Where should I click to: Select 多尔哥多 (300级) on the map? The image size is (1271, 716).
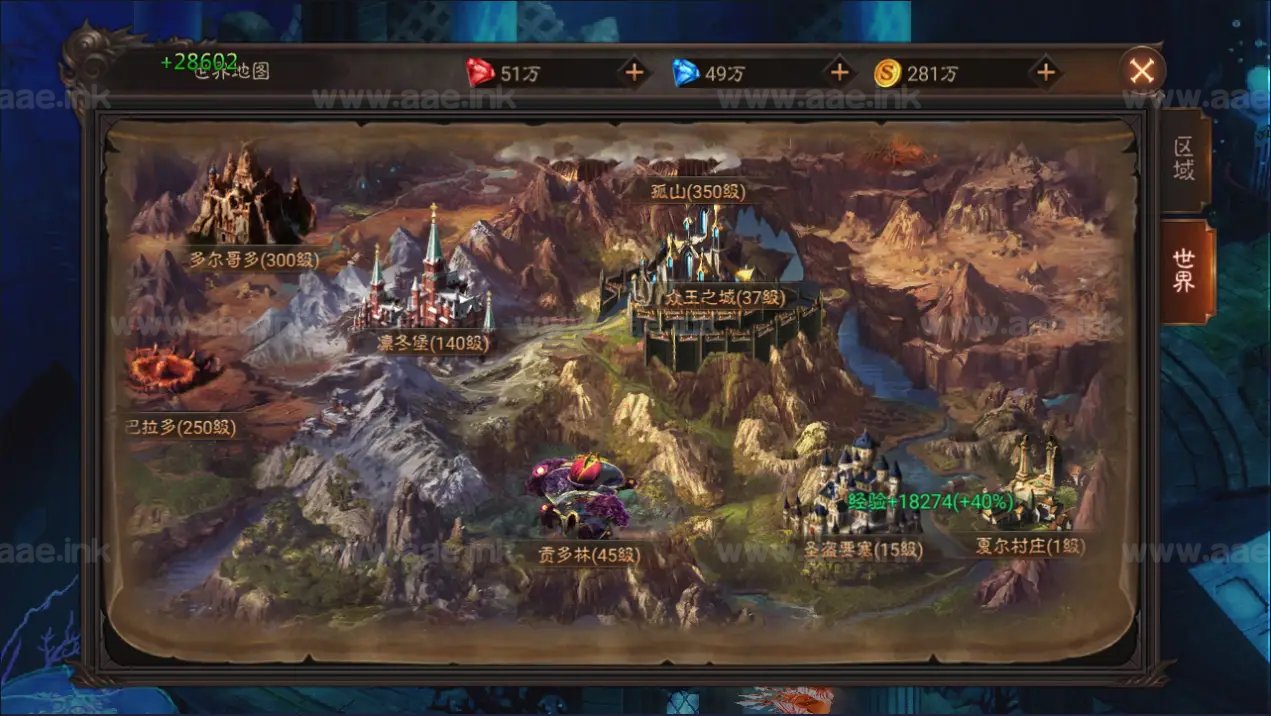tap(254, 258)
